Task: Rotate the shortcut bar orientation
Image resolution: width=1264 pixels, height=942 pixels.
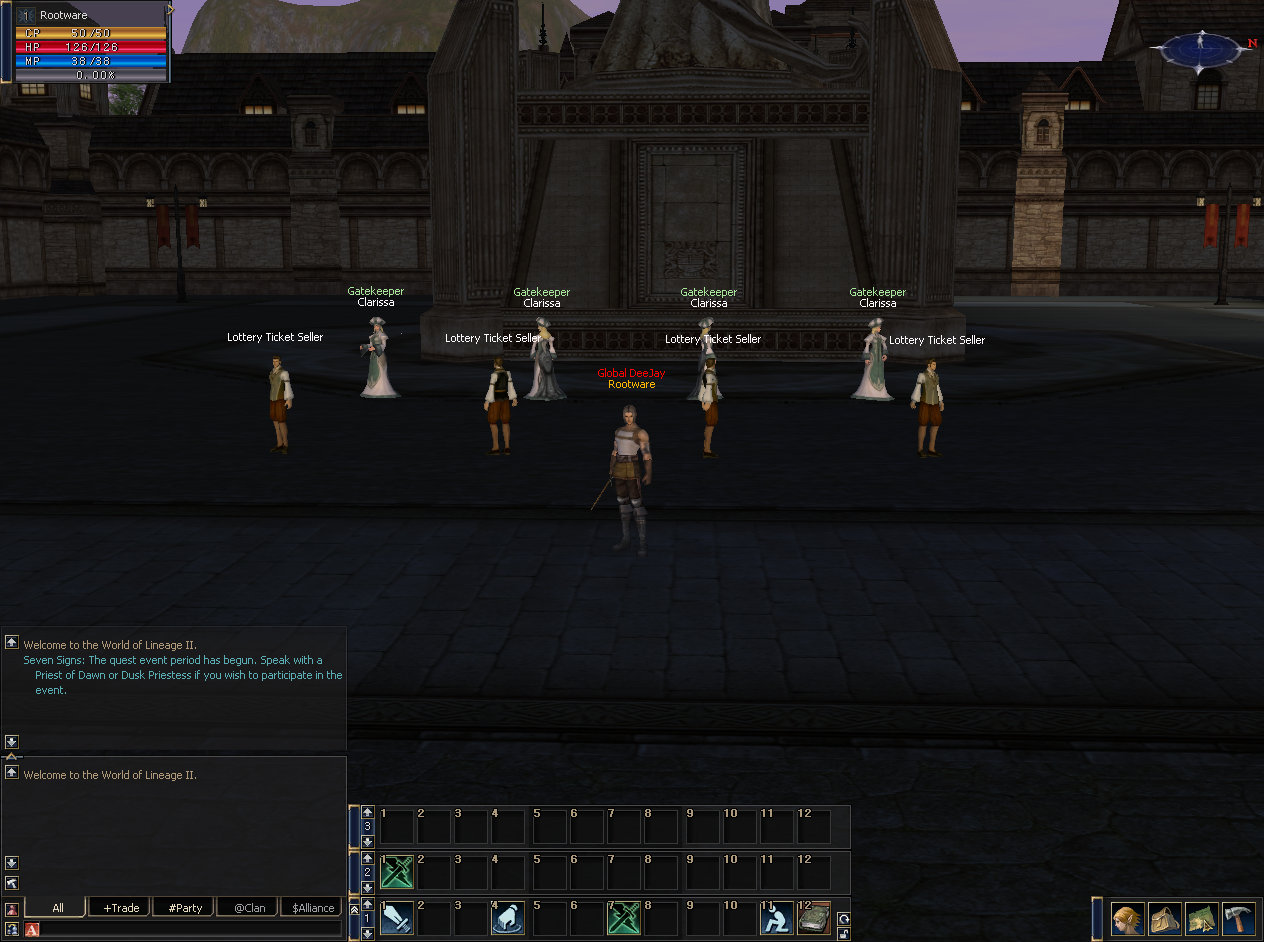Action: click(x=844, y=918)
